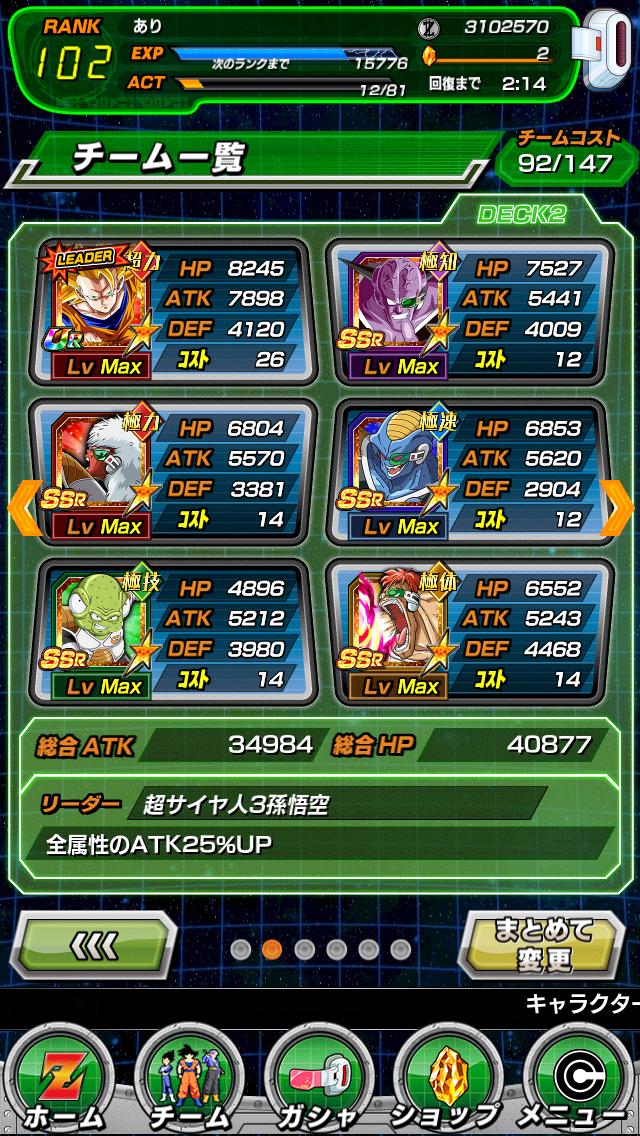Viewport: 640px width, 1136px height.
Task: Show the next deck with right arrow
Action: point(617,509)
